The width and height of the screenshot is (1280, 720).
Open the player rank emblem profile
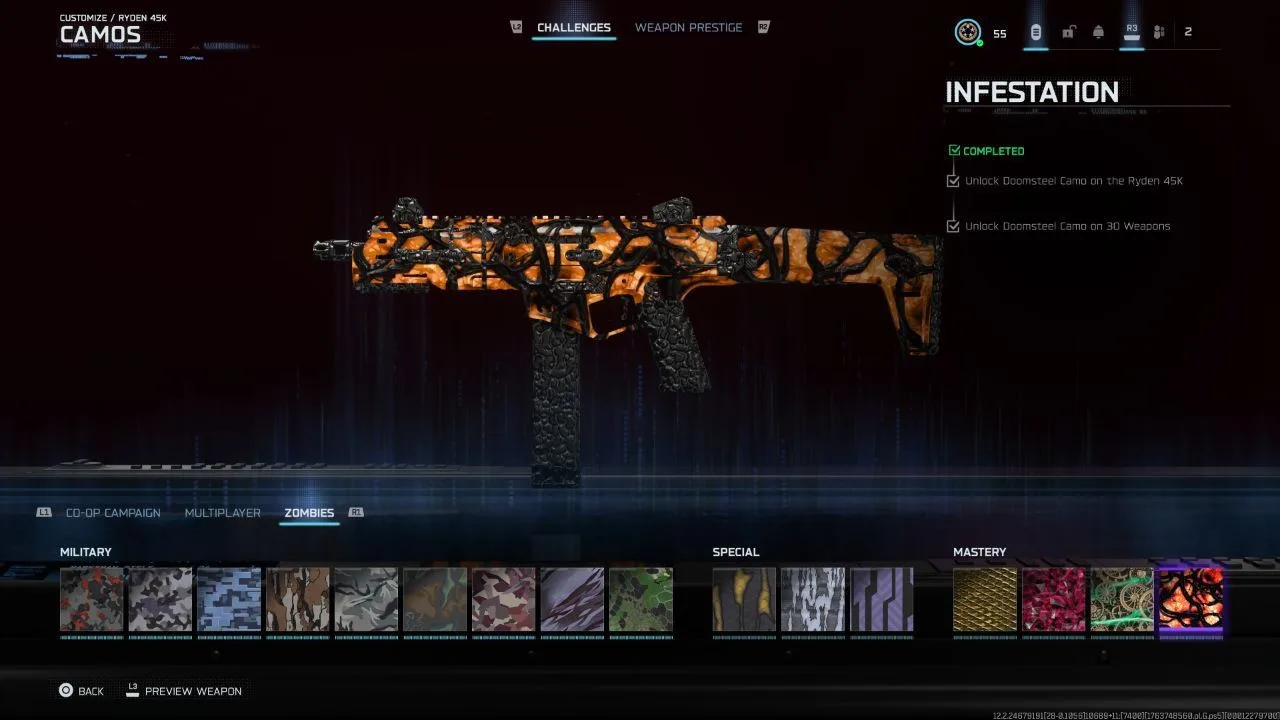[x=967, y=33]
